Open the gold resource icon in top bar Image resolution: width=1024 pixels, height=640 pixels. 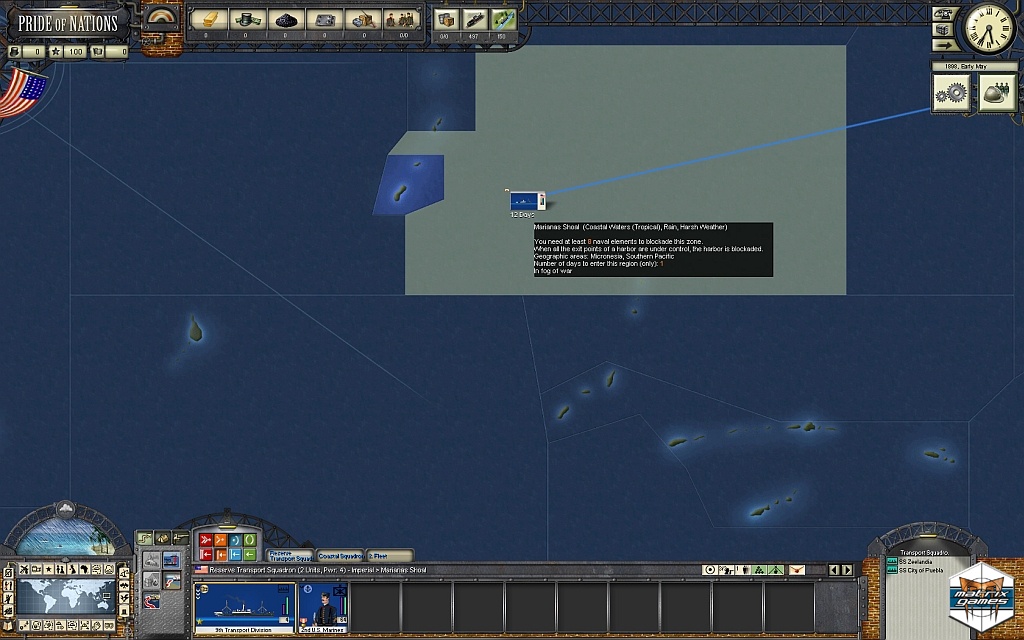pos(207,19)
